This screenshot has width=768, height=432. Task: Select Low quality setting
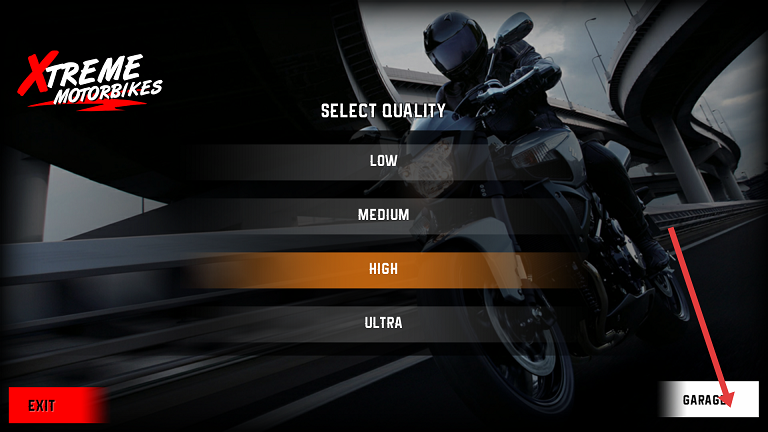[x=384, y=161]
